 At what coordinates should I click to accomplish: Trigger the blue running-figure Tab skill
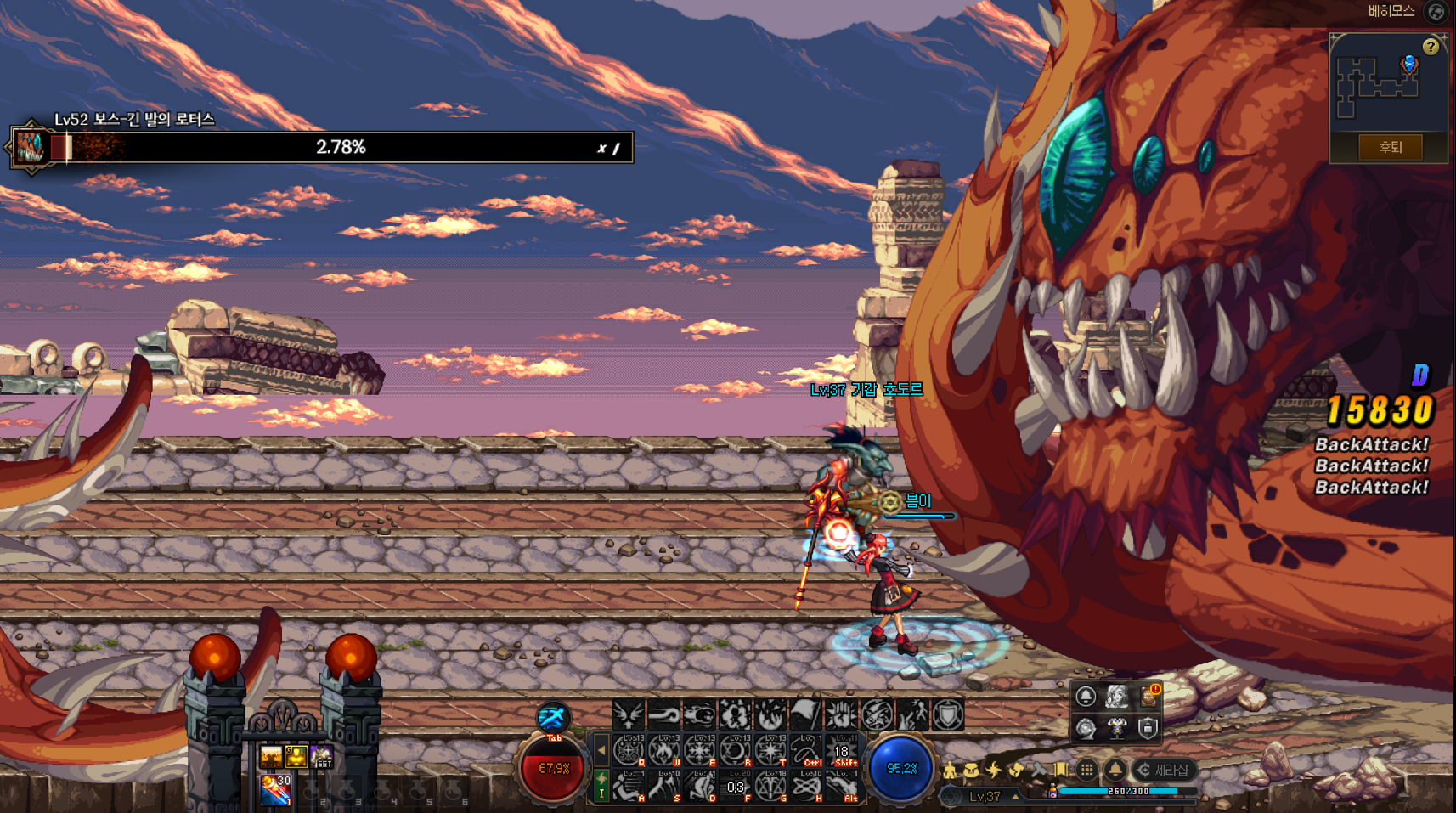coord(553,718)
